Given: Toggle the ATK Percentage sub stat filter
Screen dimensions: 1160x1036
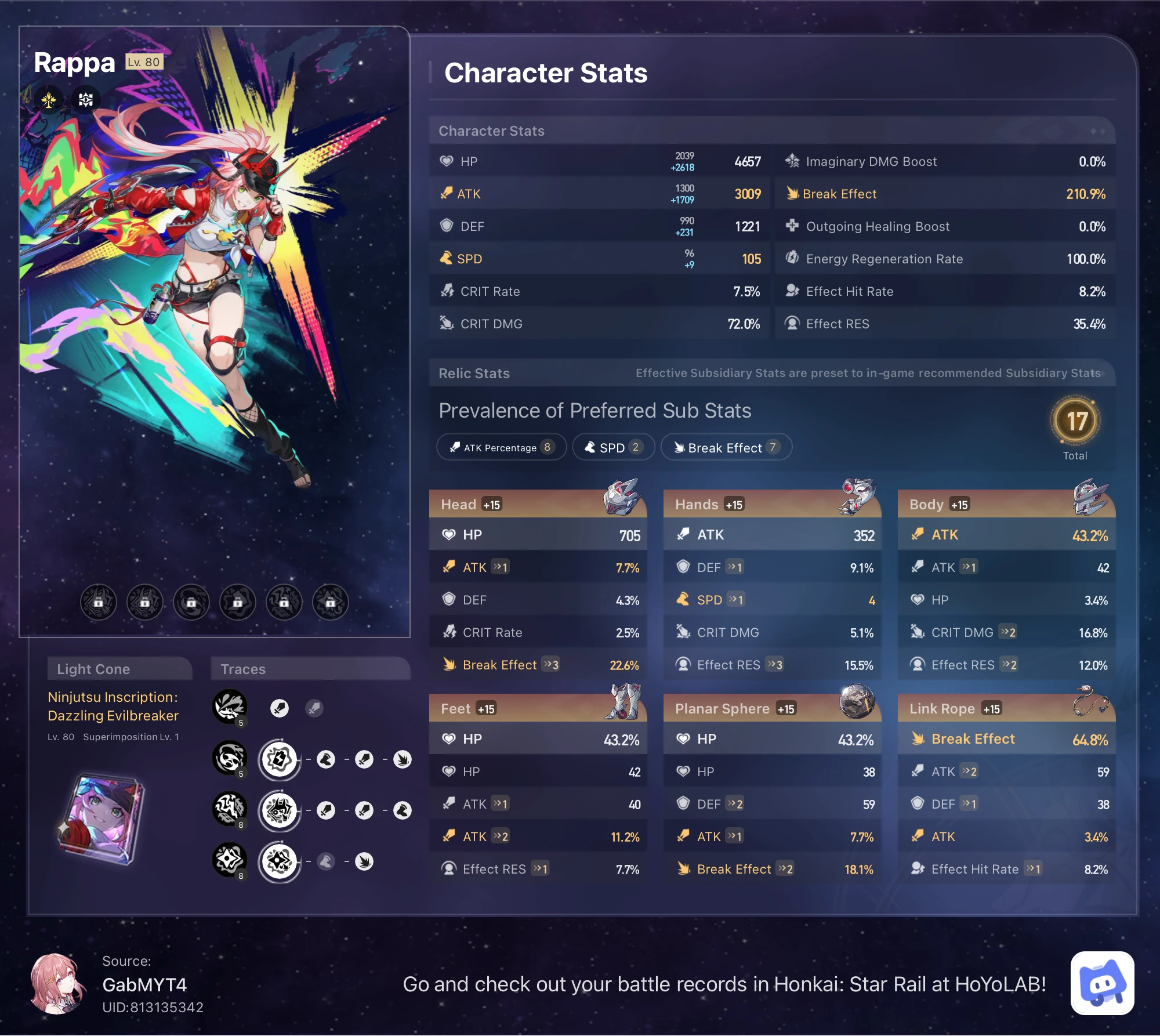Looking at the screenshot, I should click(501, 447).
